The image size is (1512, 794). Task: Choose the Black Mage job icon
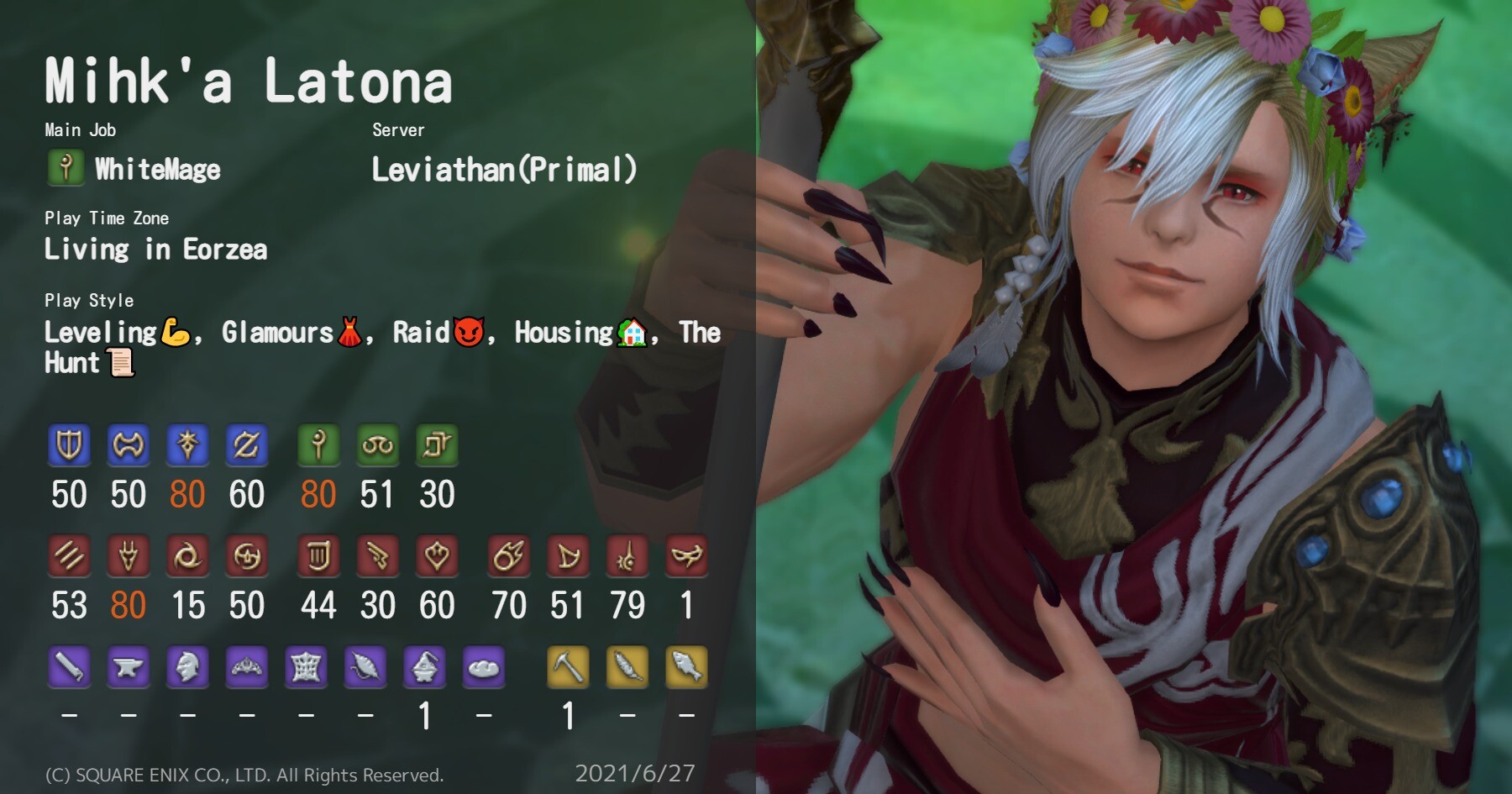coord(509,556)
